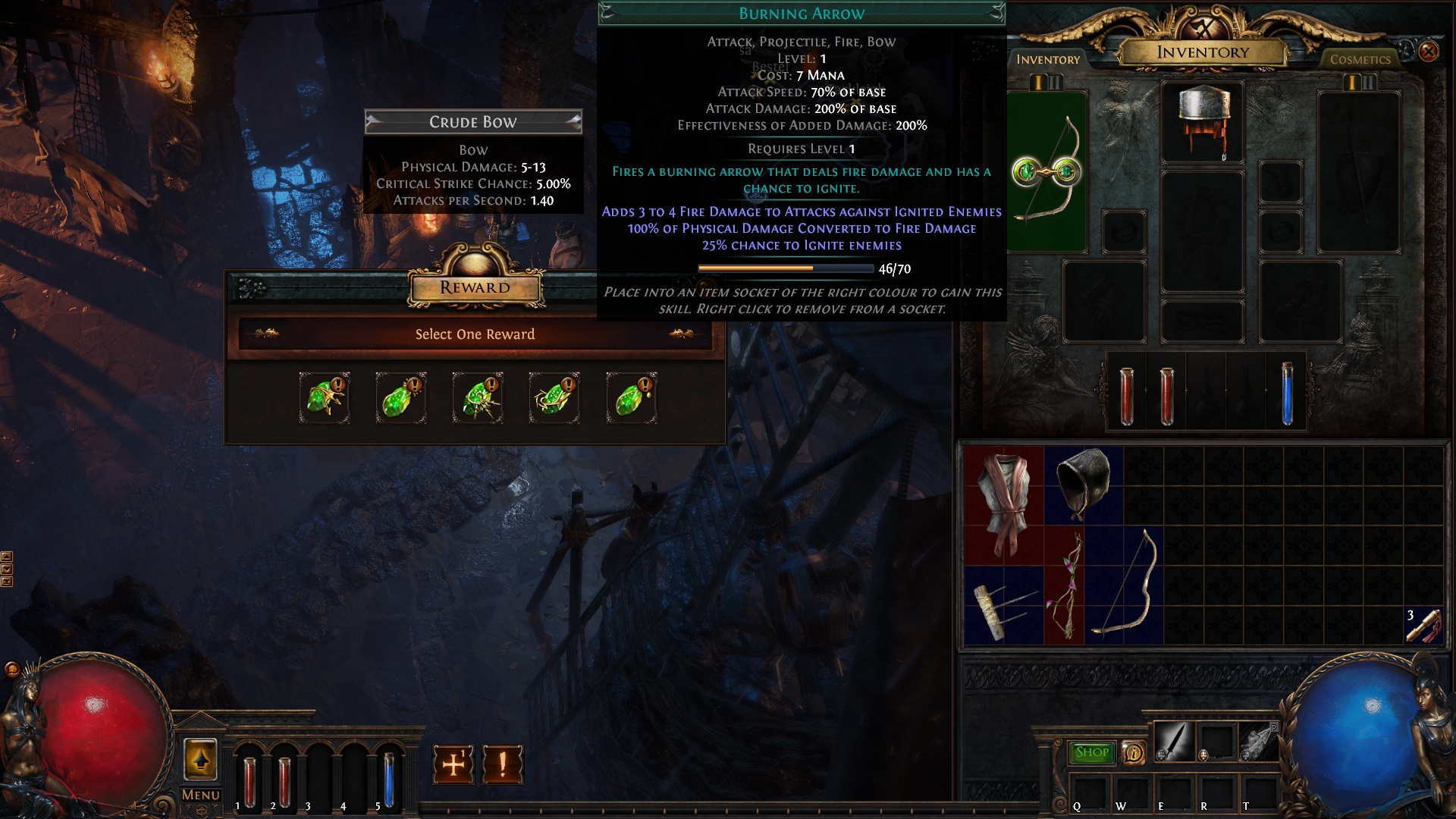Switch to the Cosmetics tab
This screenshot has width=1456, height=819.
(1360, 59)
